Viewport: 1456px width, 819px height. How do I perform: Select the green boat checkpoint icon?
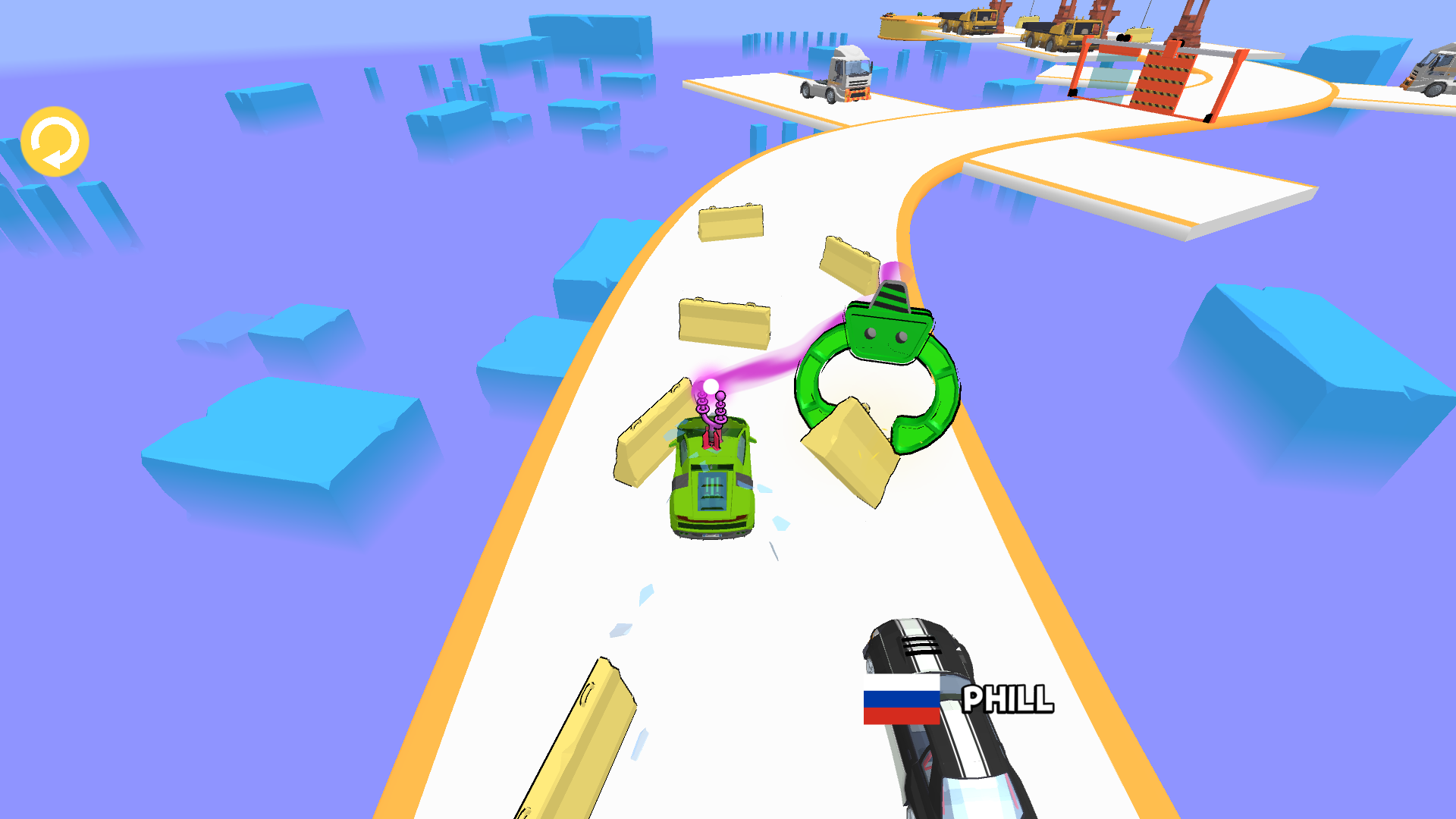tap(887, 326)
